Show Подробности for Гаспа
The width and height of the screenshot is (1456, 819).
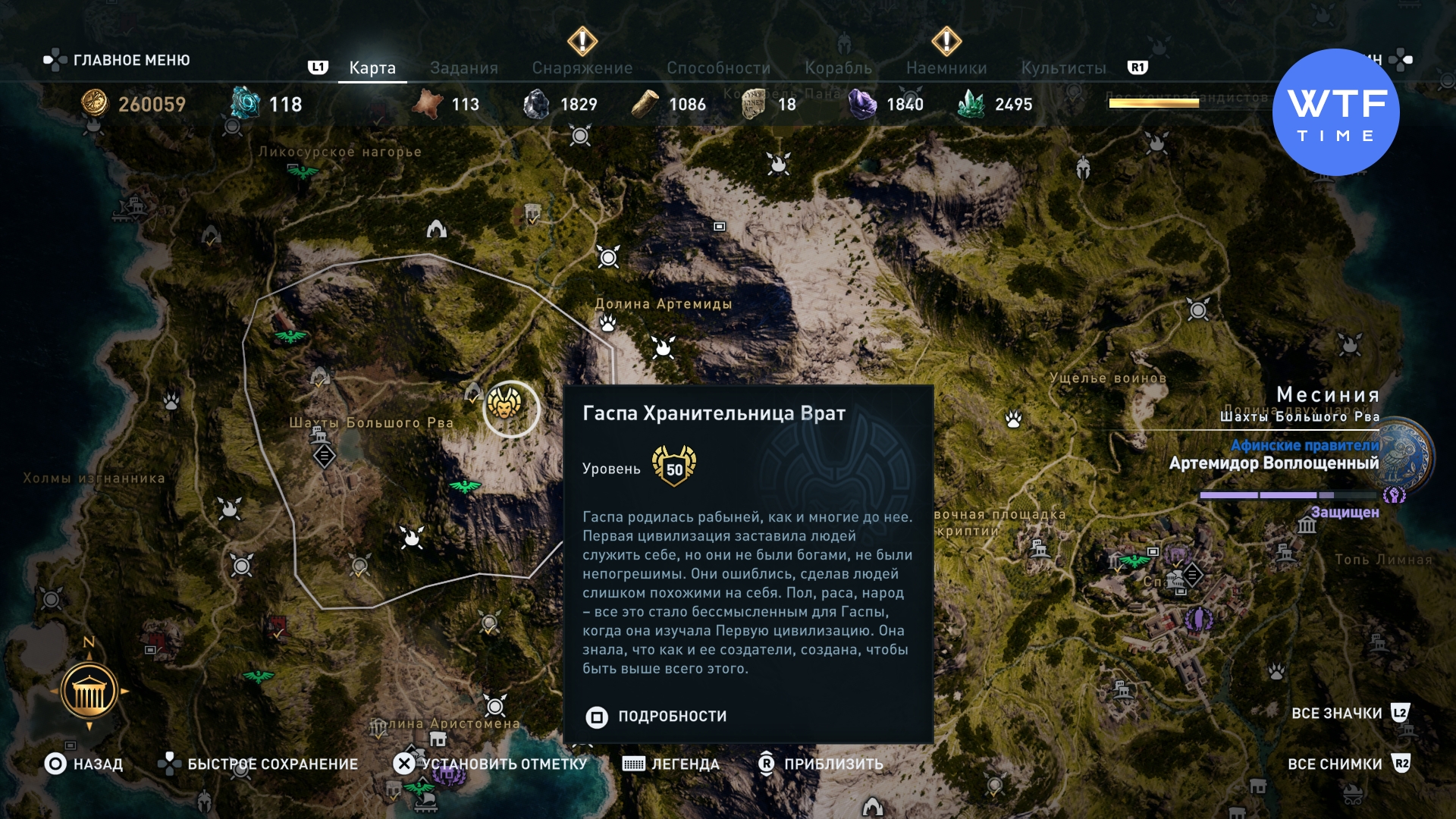[x=657, y=717]
